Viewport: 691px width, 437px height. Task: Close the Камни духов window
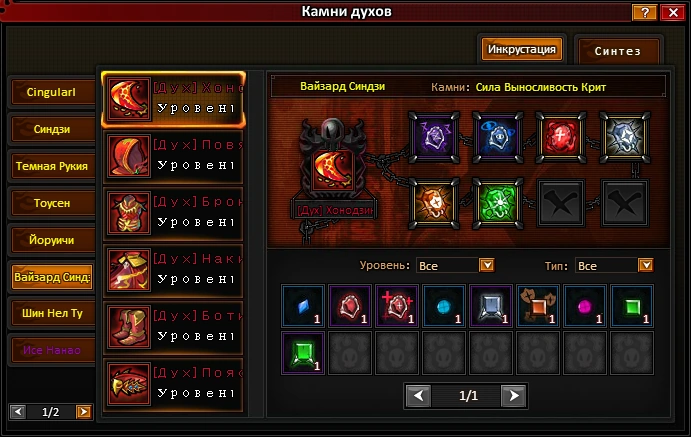(x=670, y=12)
